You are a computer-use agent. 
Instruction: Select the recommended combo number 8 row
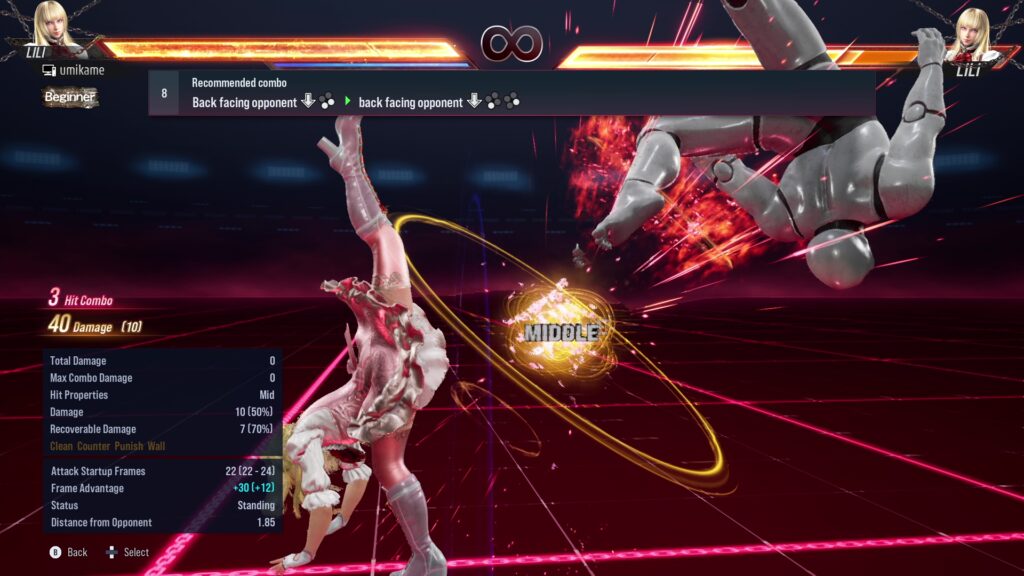point(511,93)
